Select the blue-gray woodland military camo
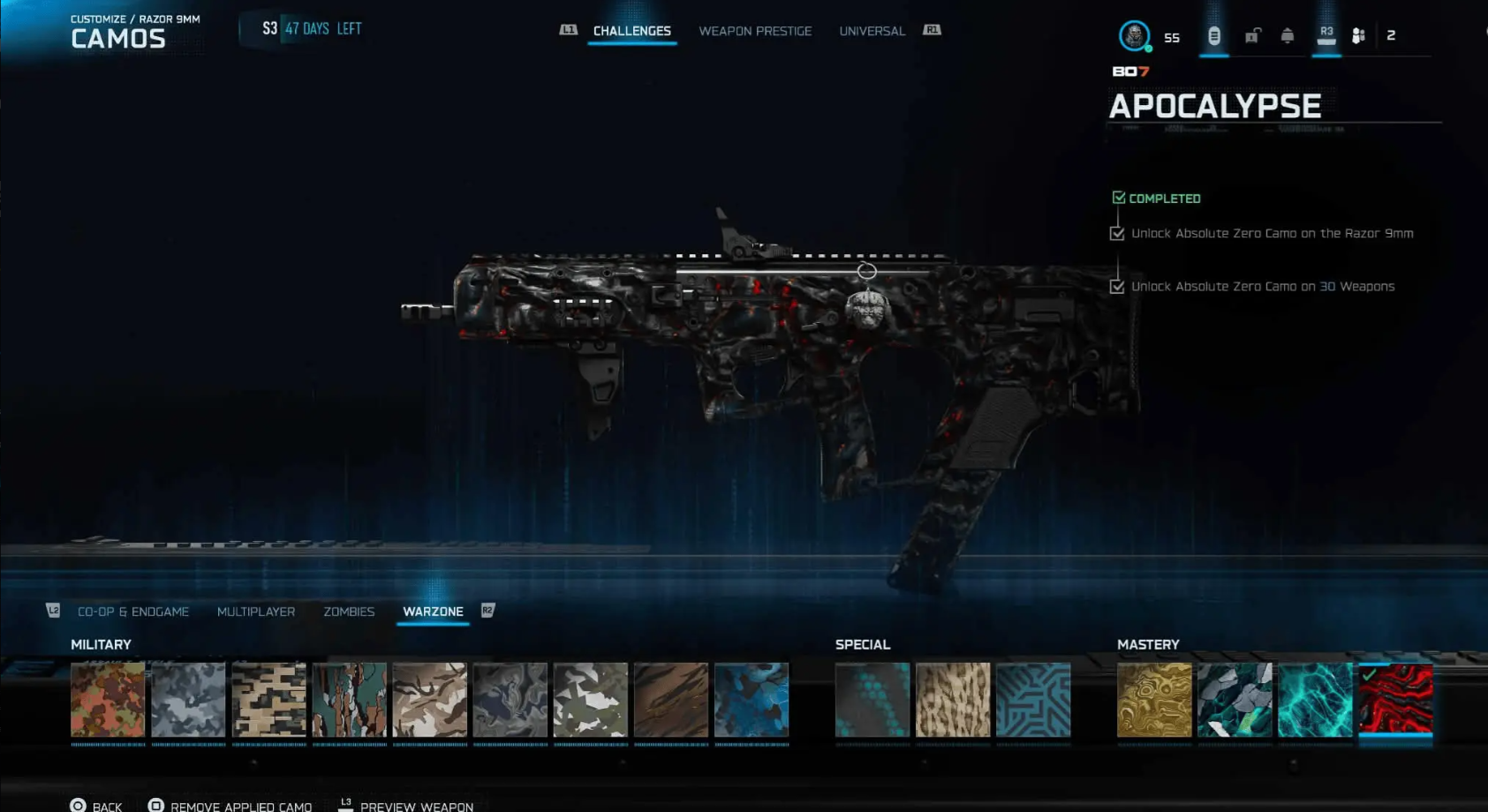Screen dimensions: 1488x812 [188, 700]
